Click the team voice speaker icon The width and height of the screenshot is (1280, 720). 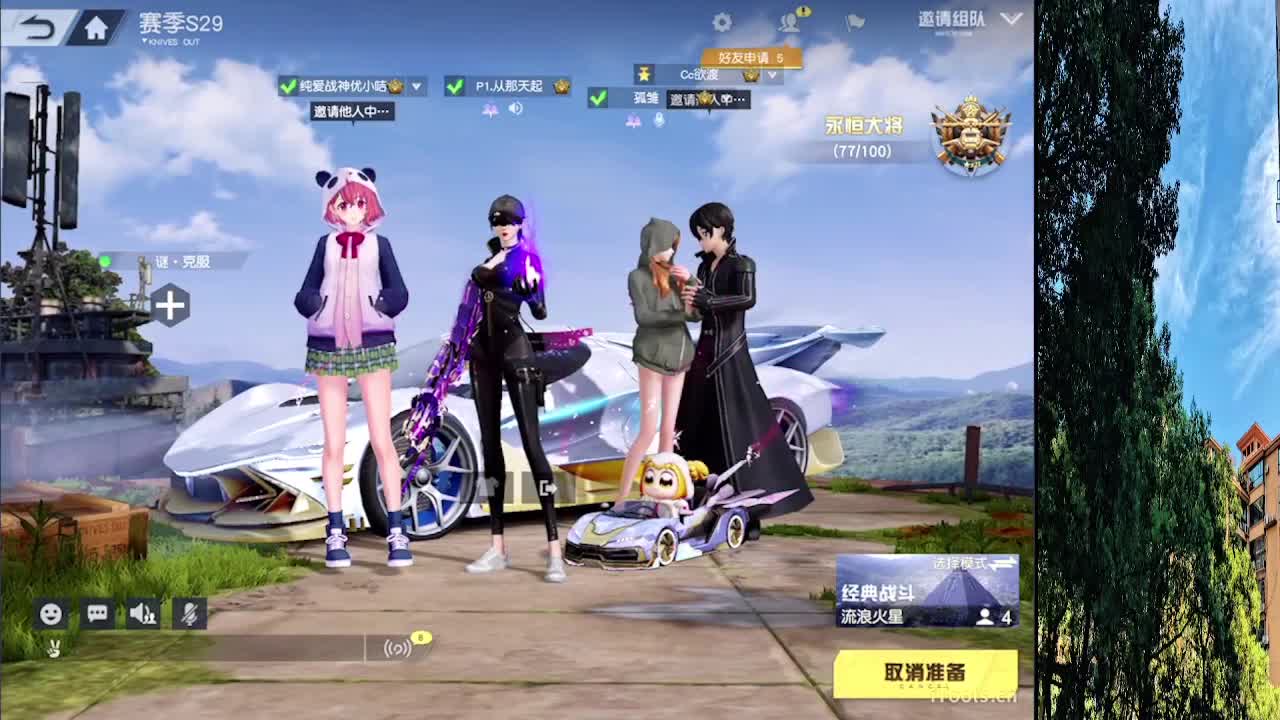pyautogui.click(x=145, y=614)
